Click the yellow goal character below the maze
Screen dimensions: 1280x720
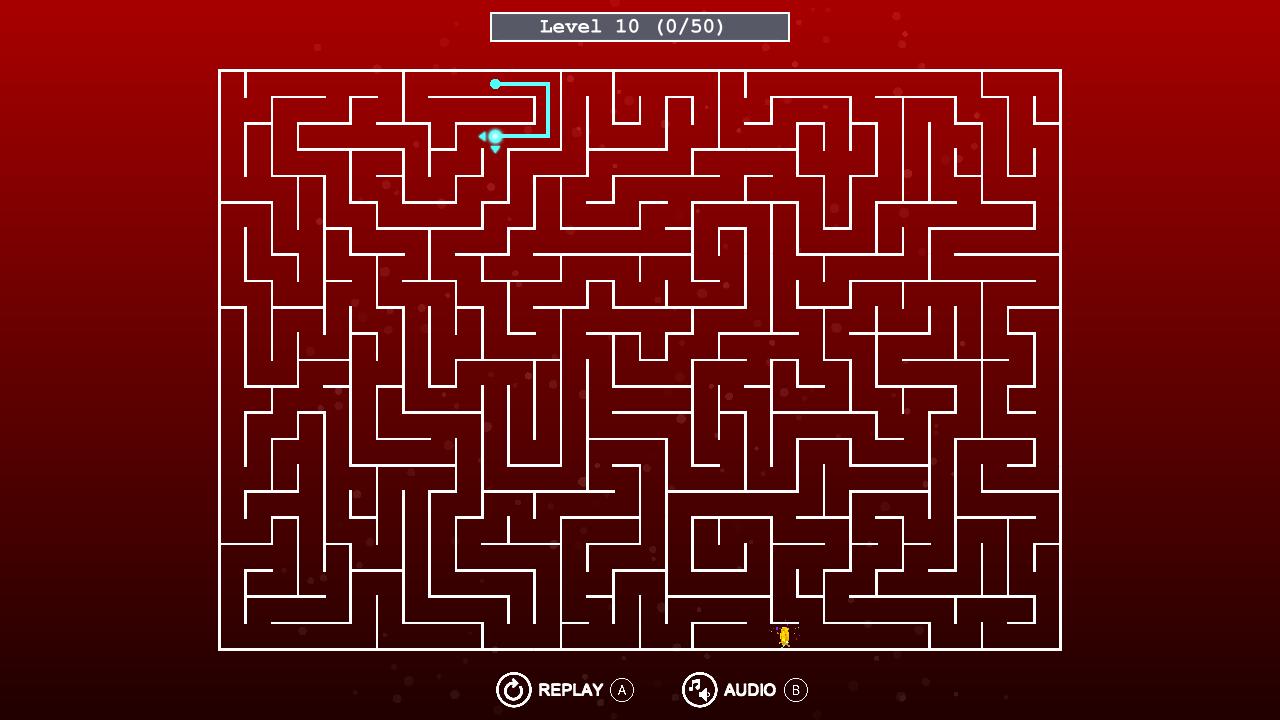(784, 634)
